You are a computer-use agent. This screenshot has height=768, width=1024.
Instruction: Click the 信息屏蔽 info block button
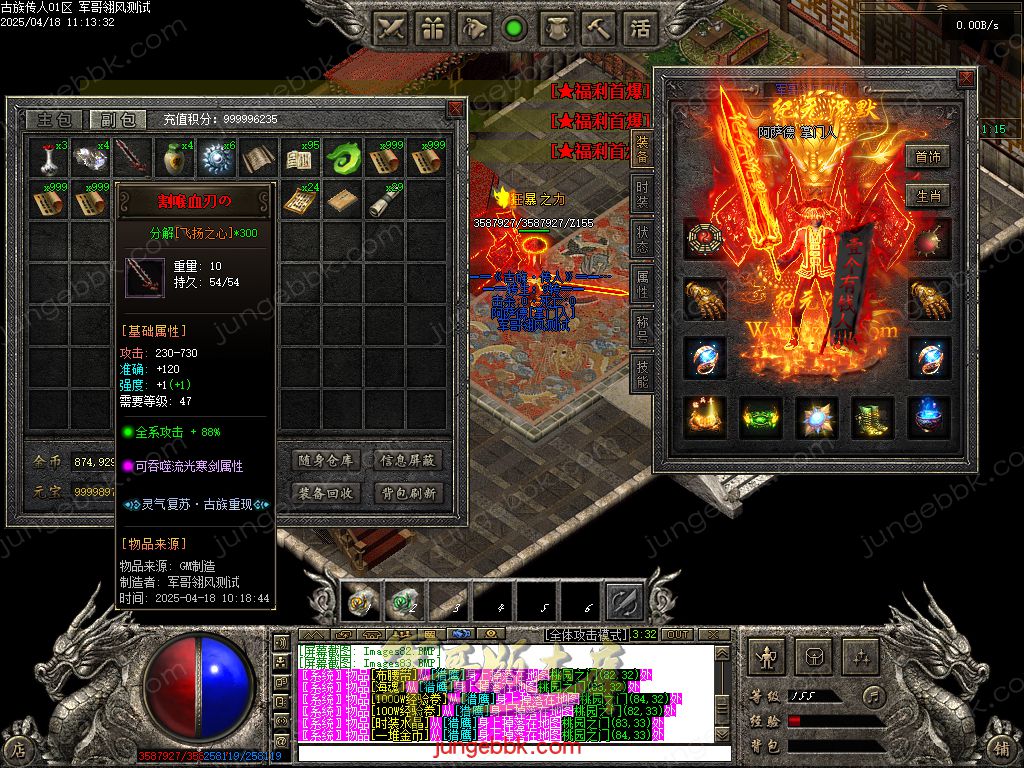tap(407, 461)
